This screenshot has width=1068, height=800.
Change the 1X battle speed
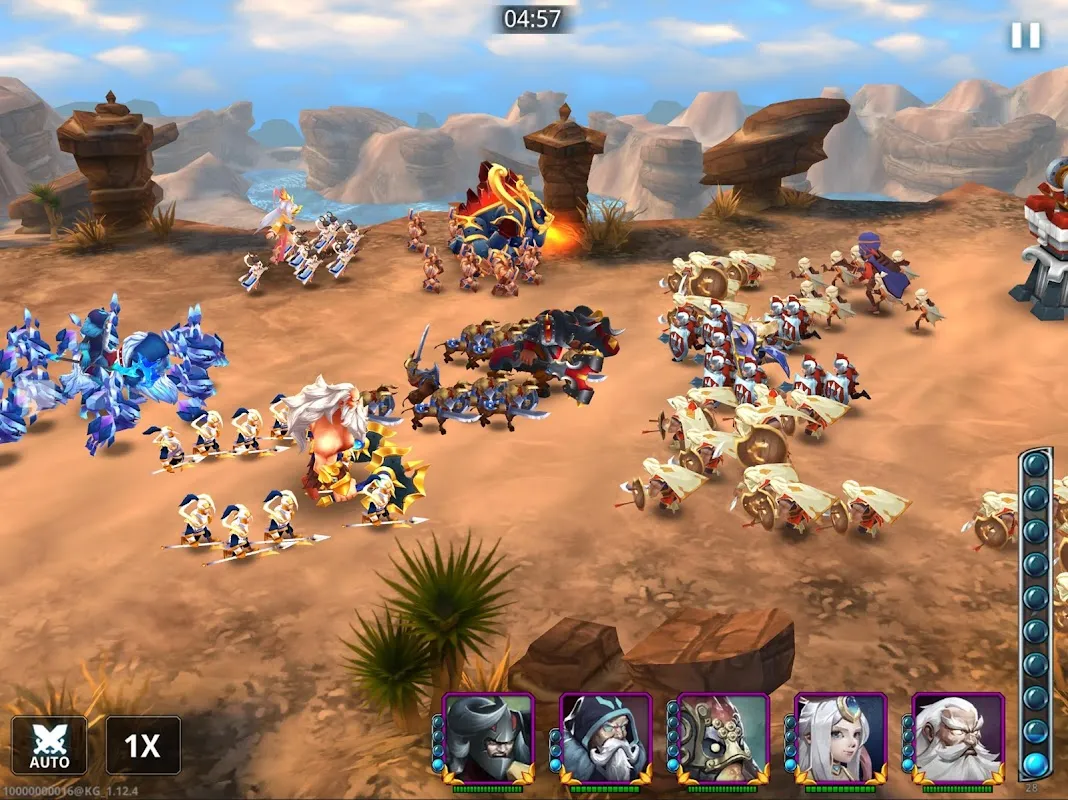tap(143, 745)
